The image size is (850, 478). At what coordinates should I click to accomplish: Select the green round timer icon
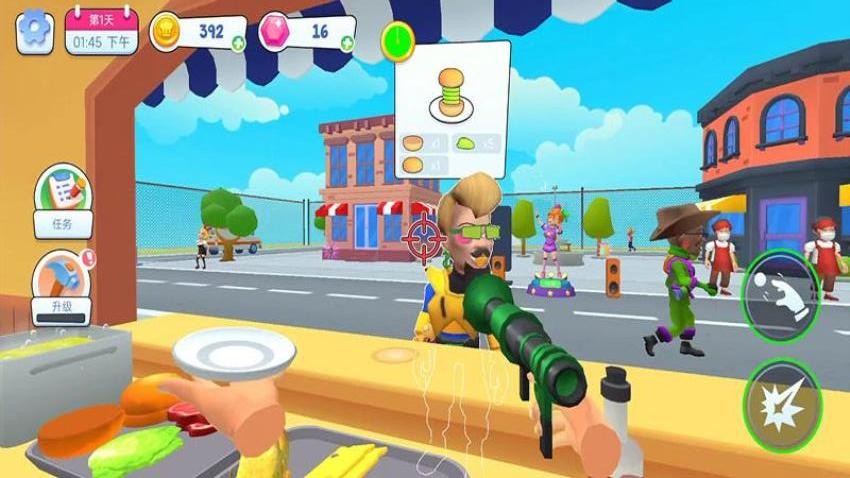(x=398, y=41)
